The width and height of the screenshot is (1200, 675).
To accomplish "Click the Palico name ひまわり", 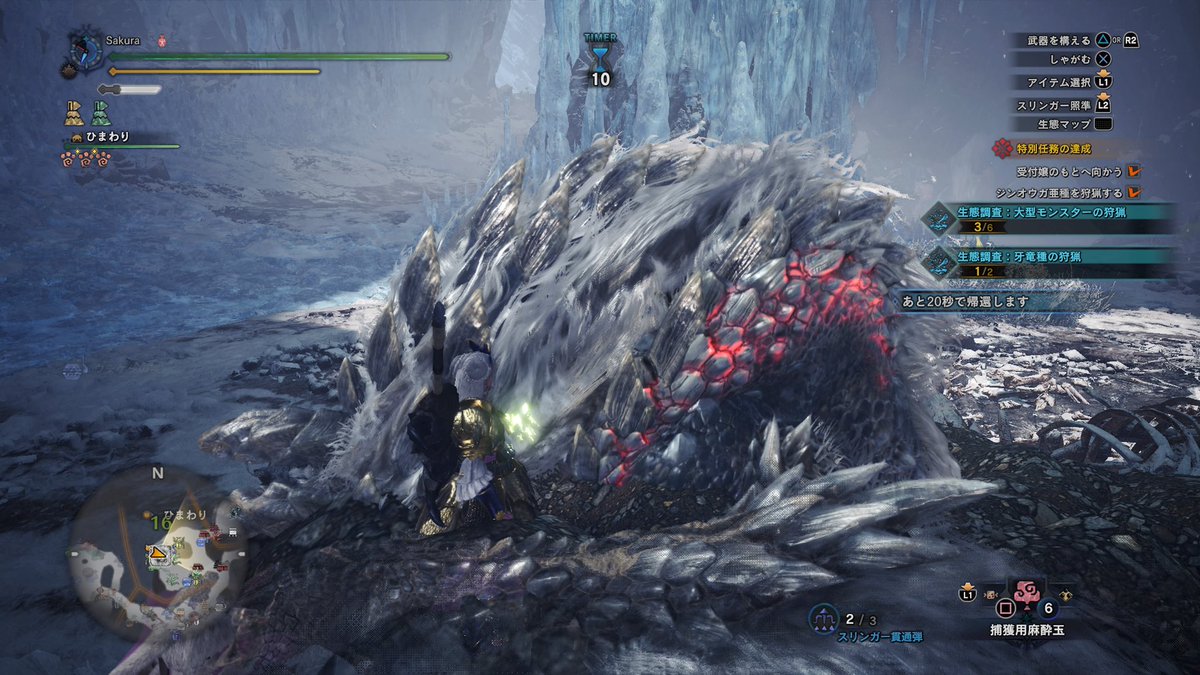I will [106, 136].
